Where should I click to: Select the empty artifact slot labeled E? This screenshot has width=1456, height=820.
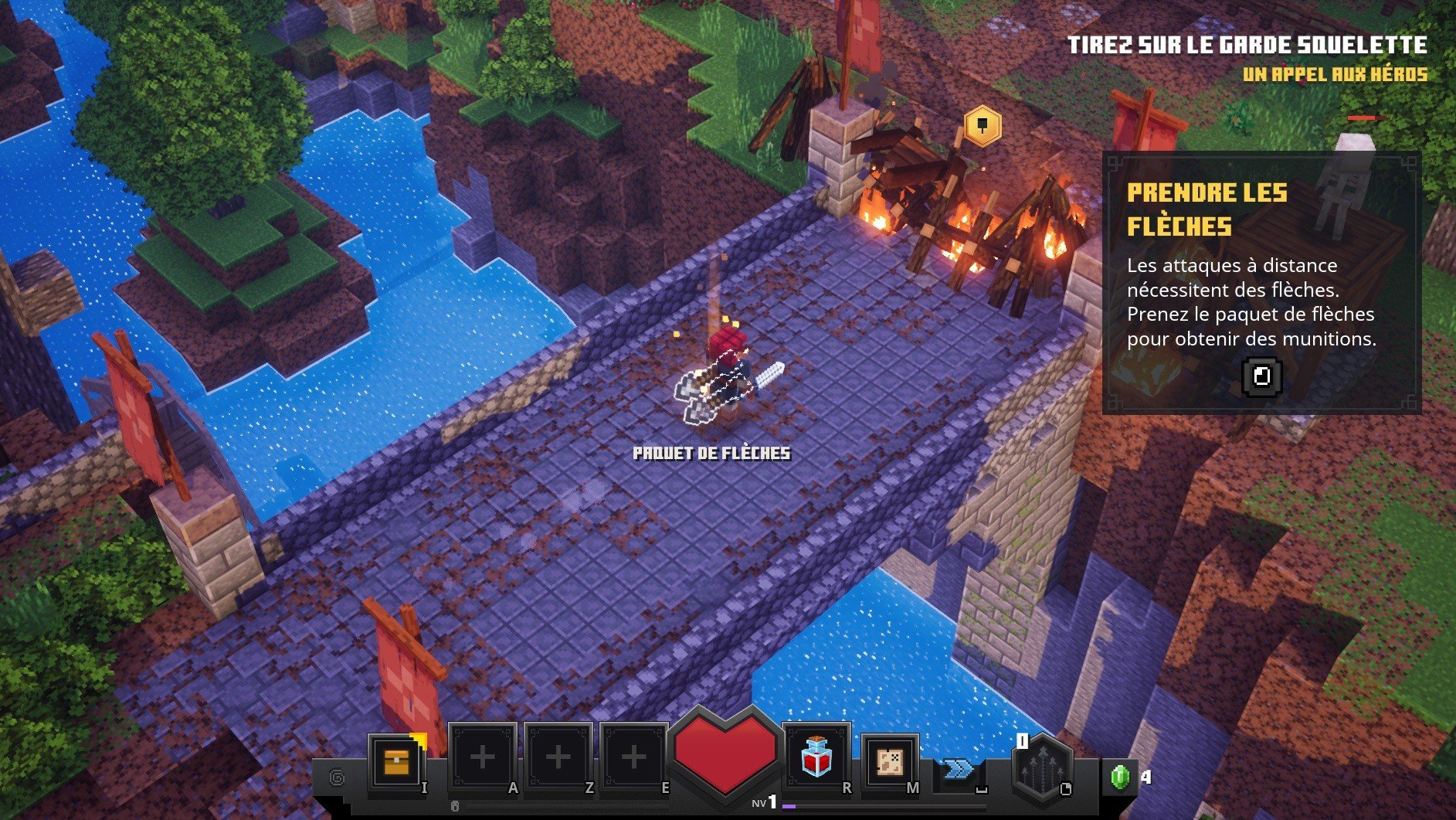coord(633,758)
